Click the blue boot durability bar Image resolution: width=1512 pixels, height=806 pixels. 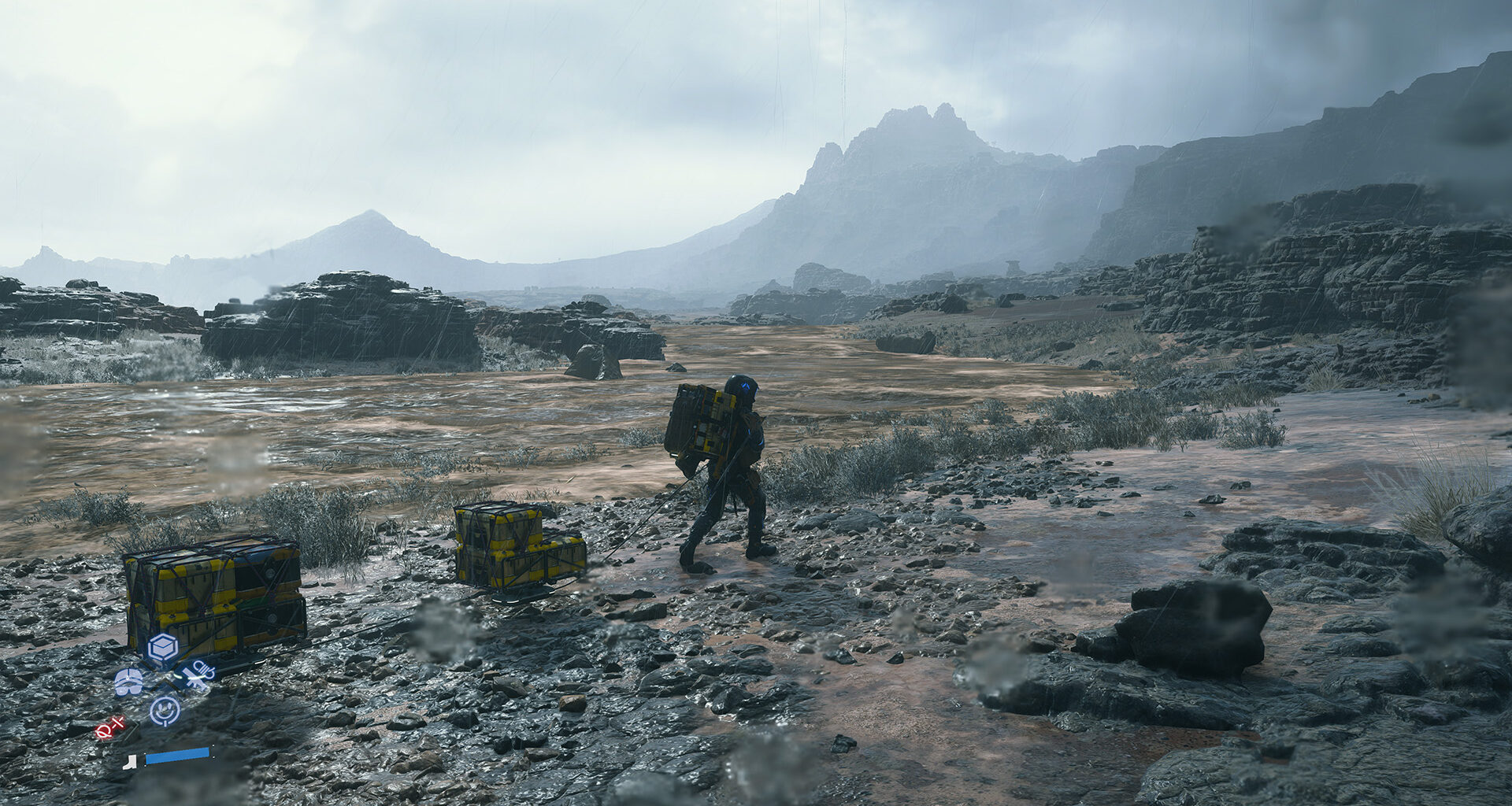(177, 758)
